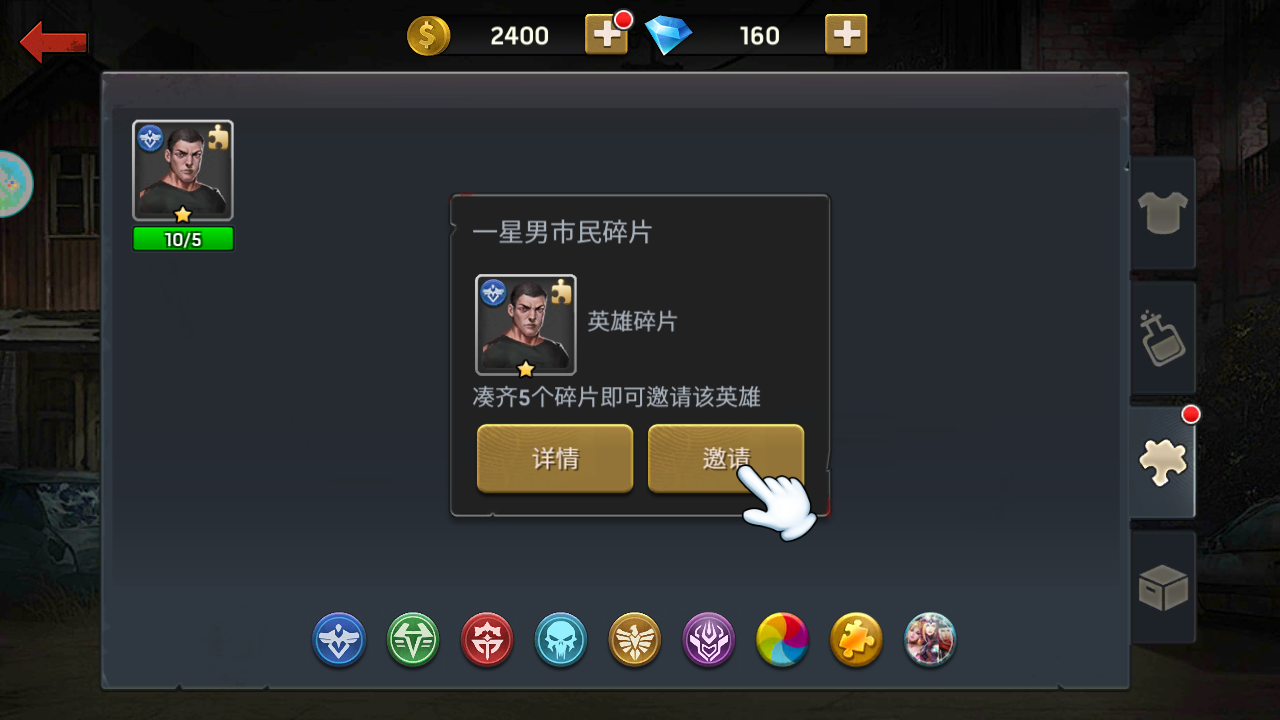Toggle the gold puzzle piece filter
The width and height of the screenshot is (1280, 720).
(x=857, y=640)
